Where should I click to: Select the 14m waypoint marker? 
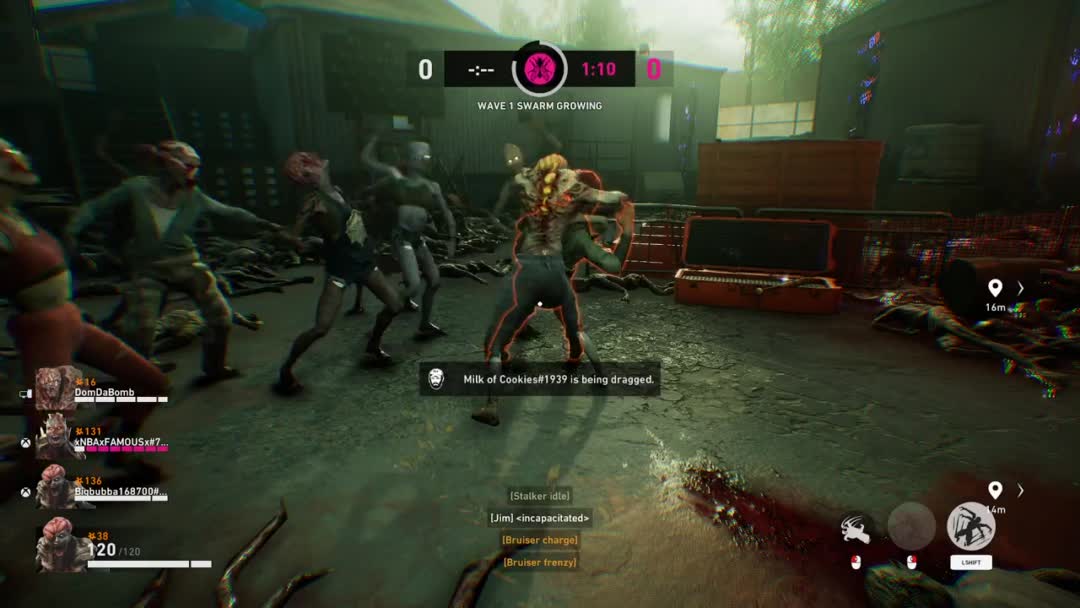click(x=995, y=490)
